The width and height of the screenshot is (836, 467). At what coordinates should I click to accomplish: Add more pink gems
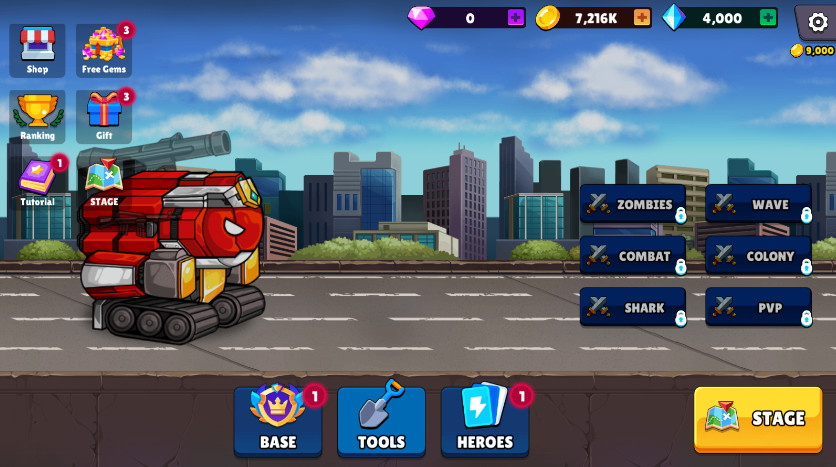pyautogui.click(x=516, y=17)
